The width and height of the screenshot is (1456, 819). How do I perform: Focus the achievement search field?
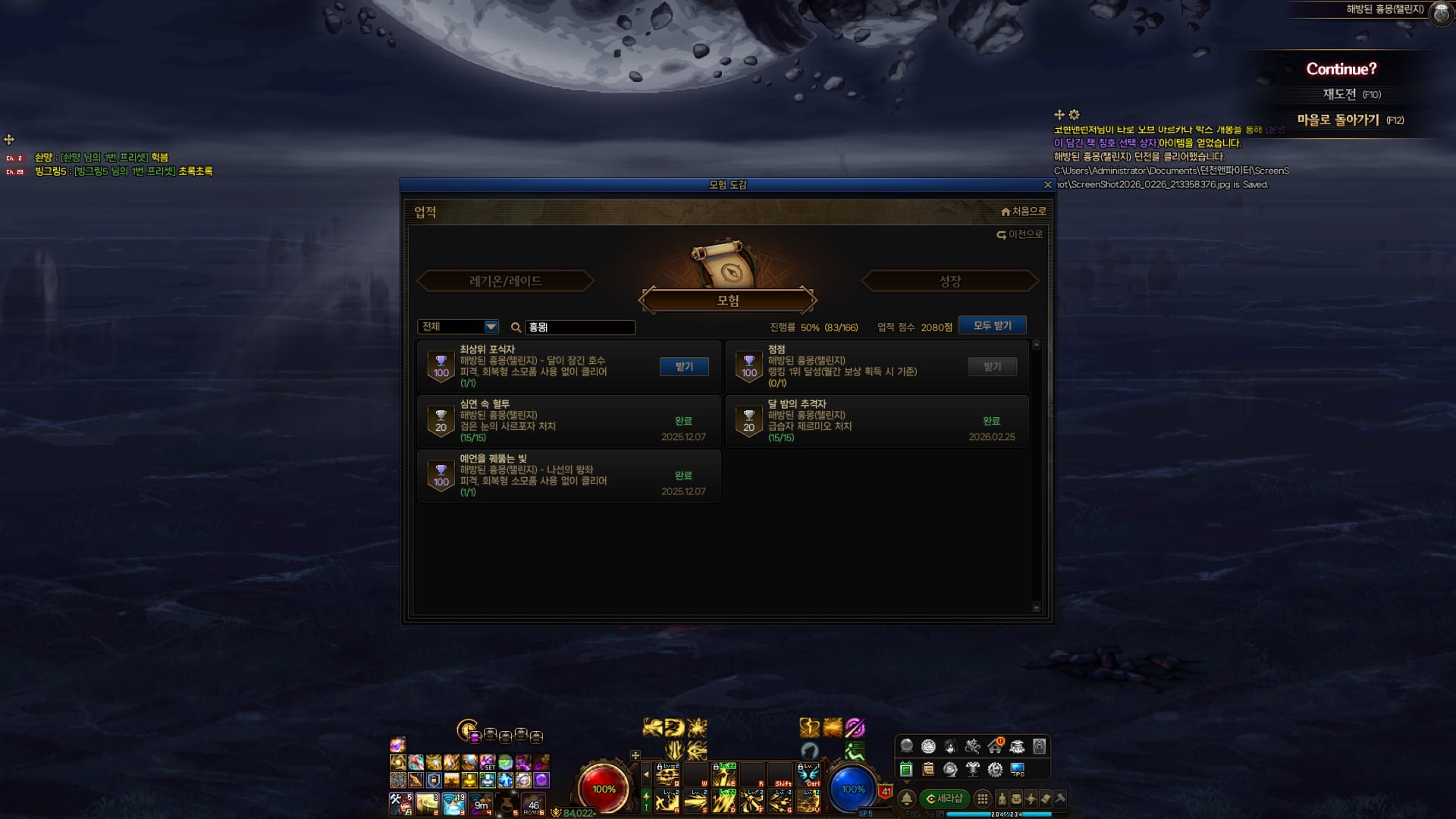tap(580, 328)
